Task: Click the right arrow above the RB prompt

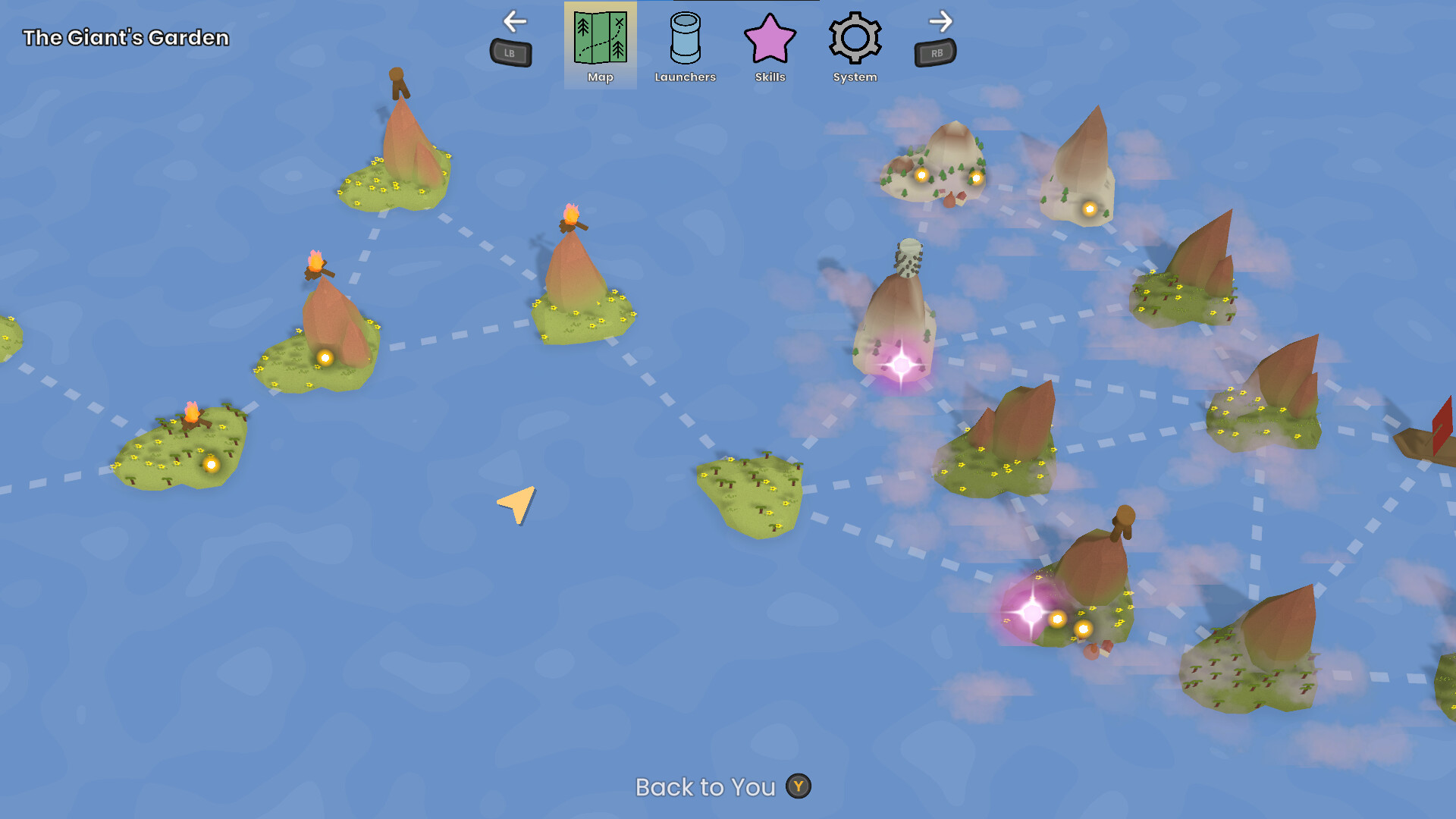Action: coord(940,22)
